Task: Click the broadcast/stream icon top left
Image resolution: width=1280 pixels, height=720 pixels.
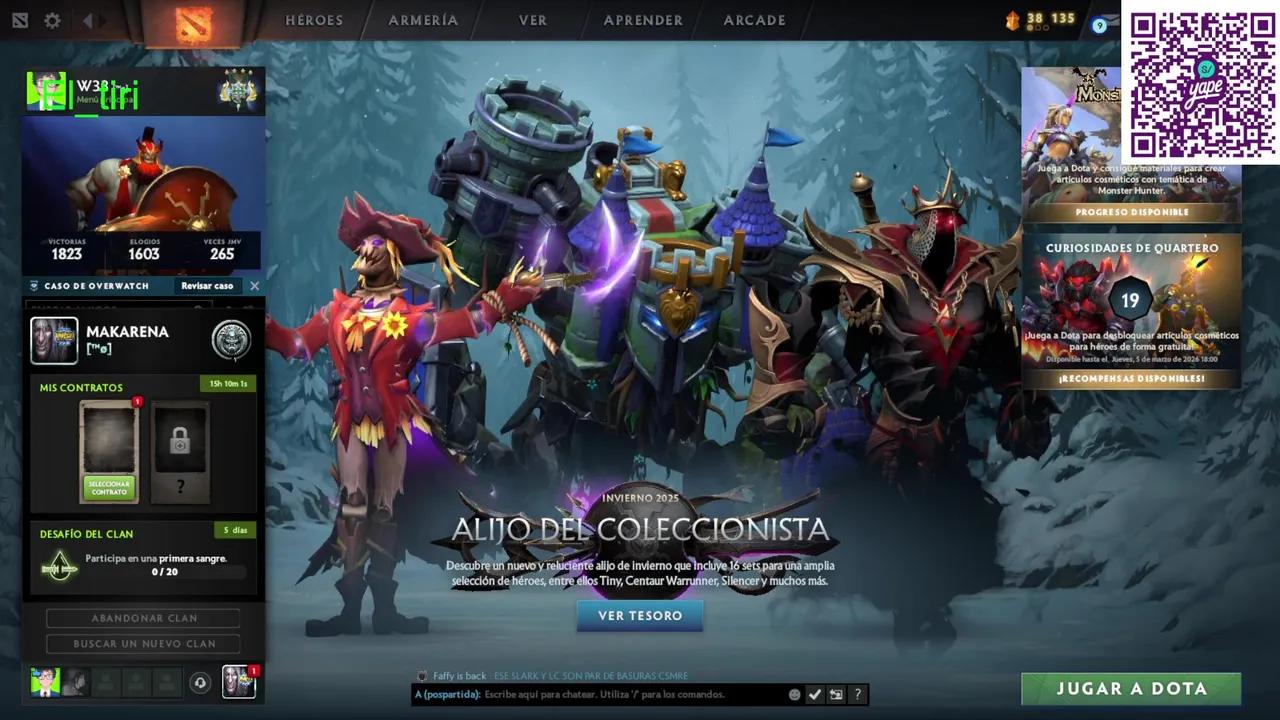Action: [x=19, y=20]
